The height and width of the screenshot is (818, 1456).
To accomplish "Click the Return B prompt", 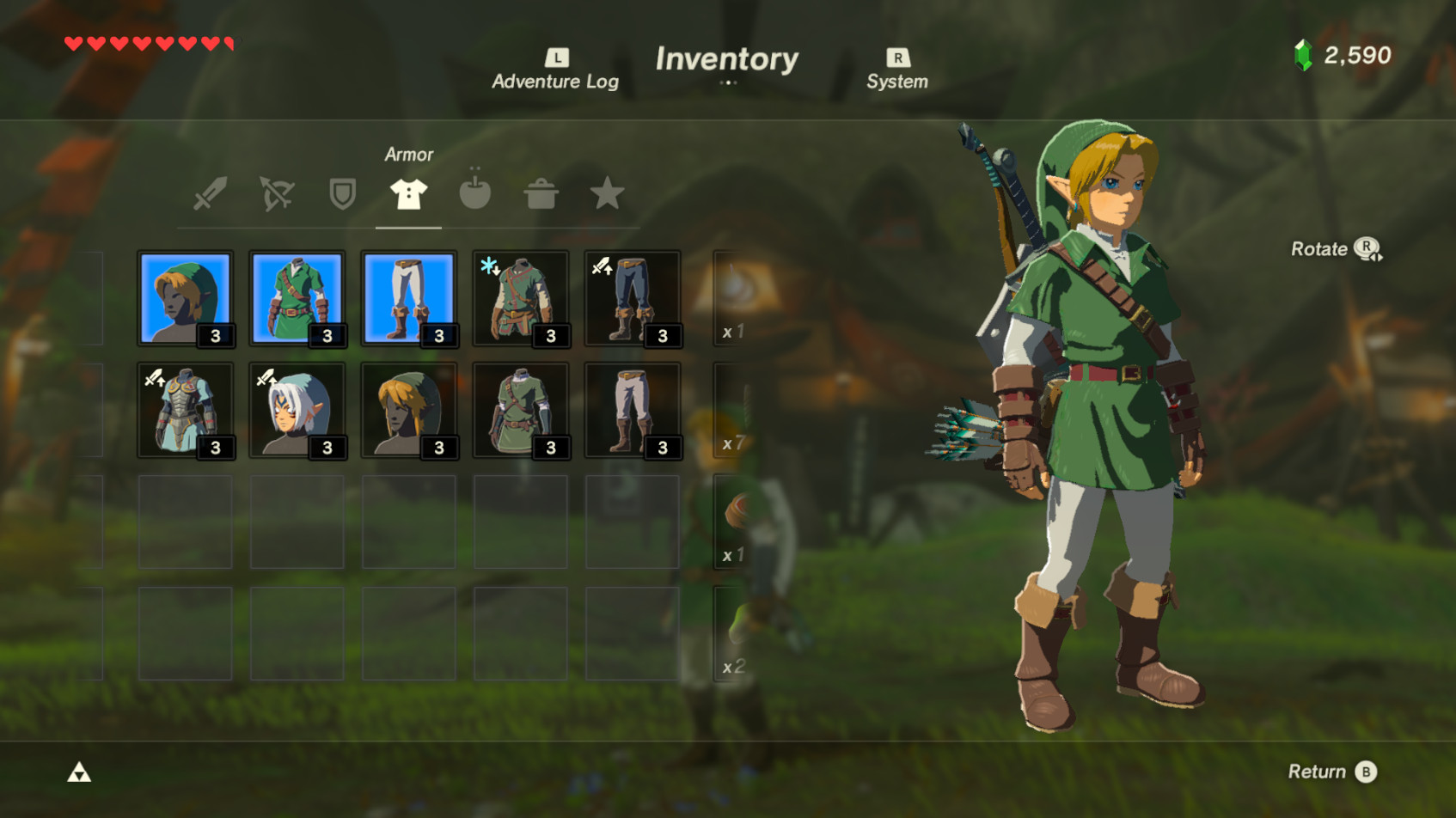I will pos(1331,772).
